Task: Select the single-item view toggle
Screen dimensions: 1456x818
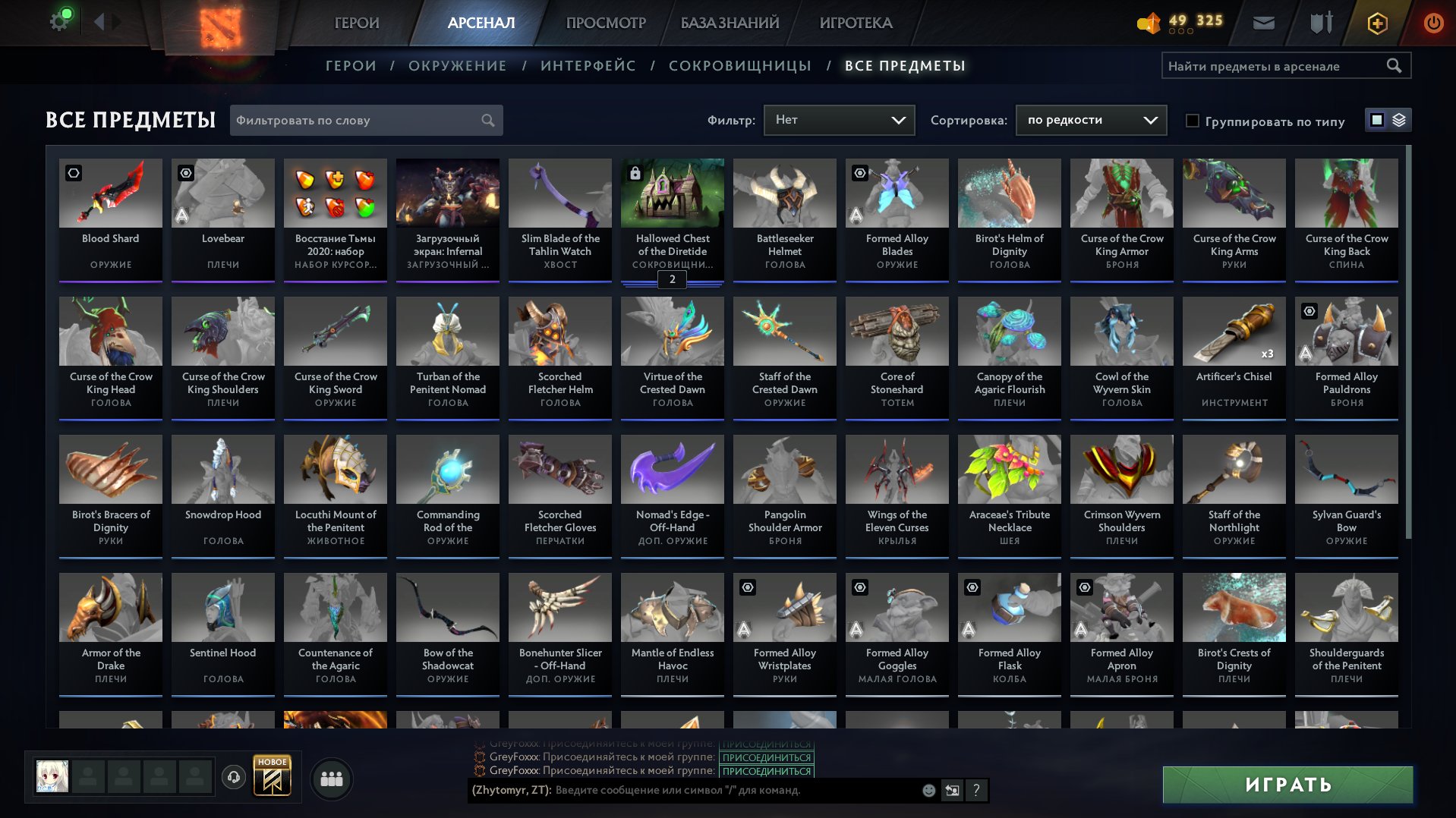Action: pyautogui.click(x=1376, y=120)
